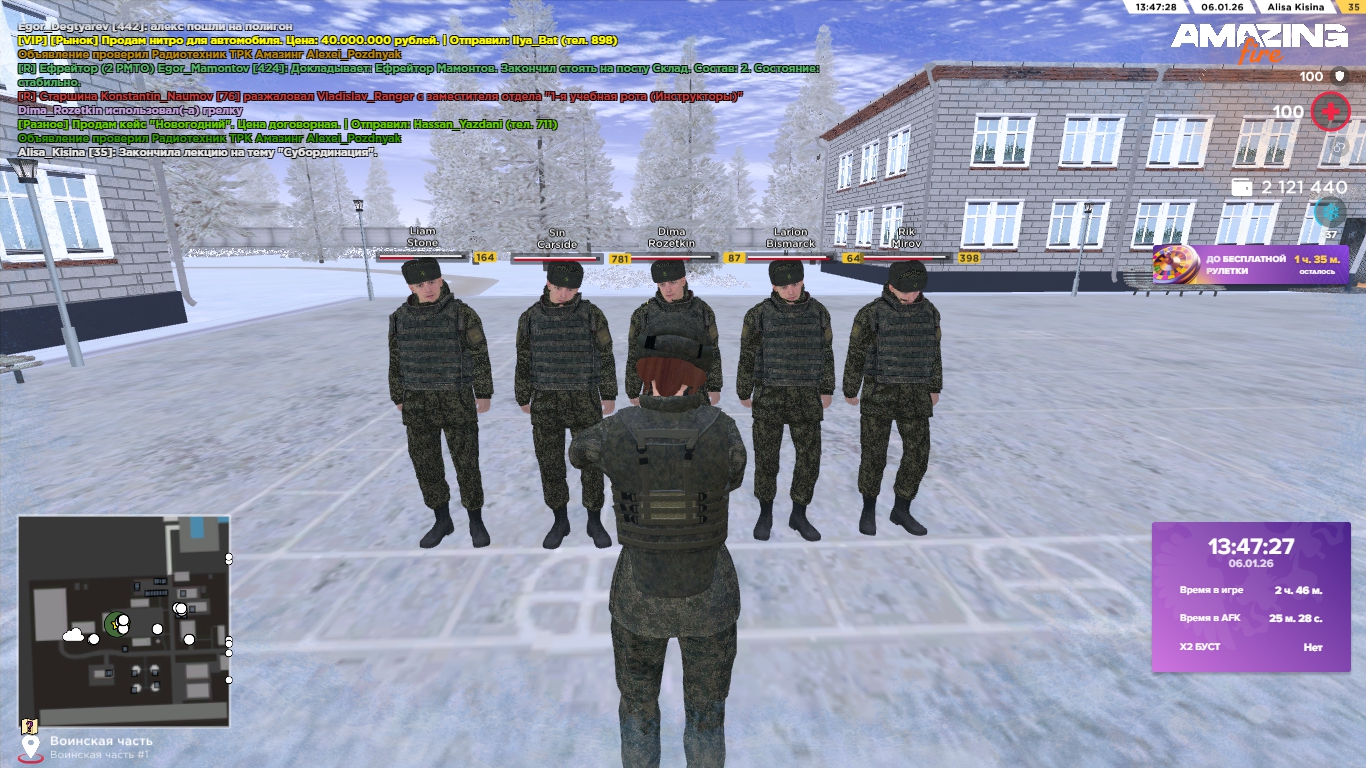Click the shield armor icon

click(1340, 76)
